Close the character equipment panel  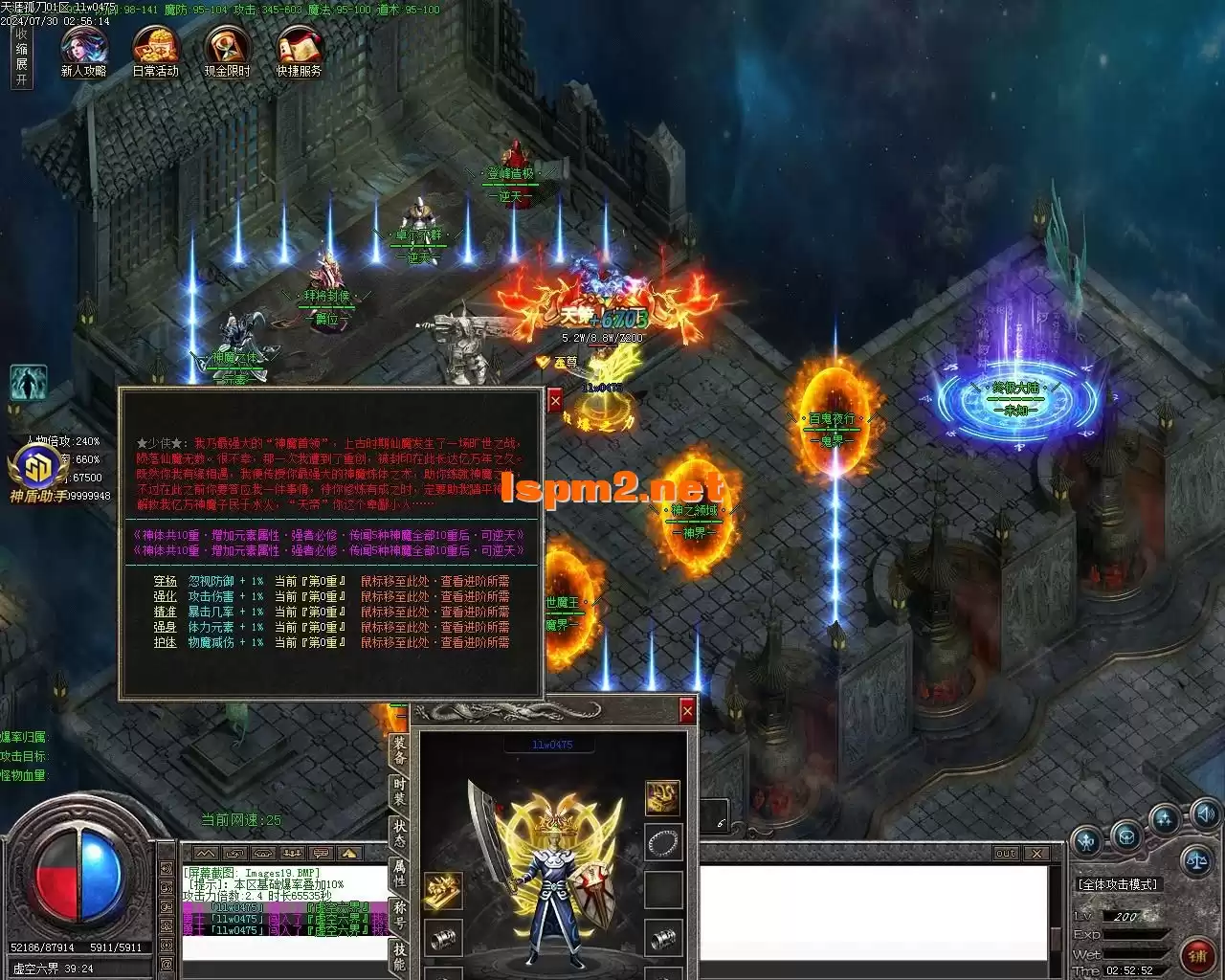click(x=686, y=711)
